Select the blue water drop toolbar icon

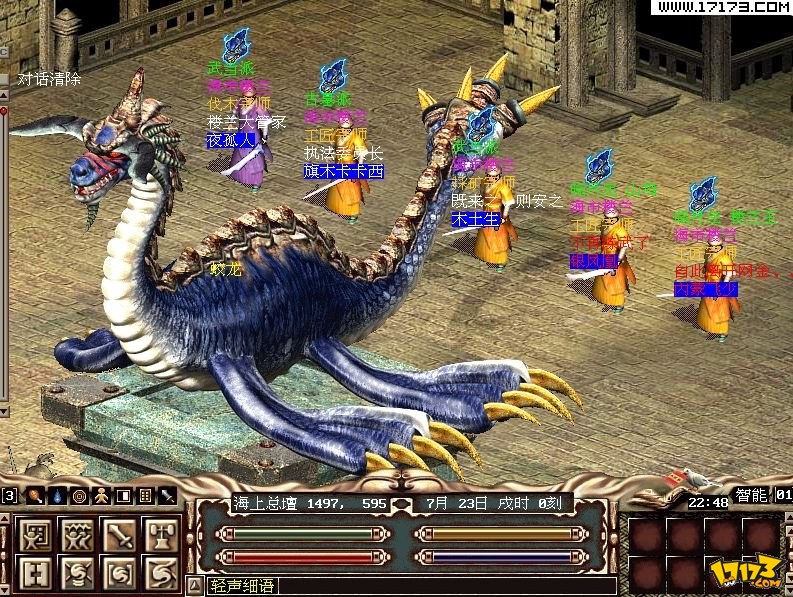point(57,495)
